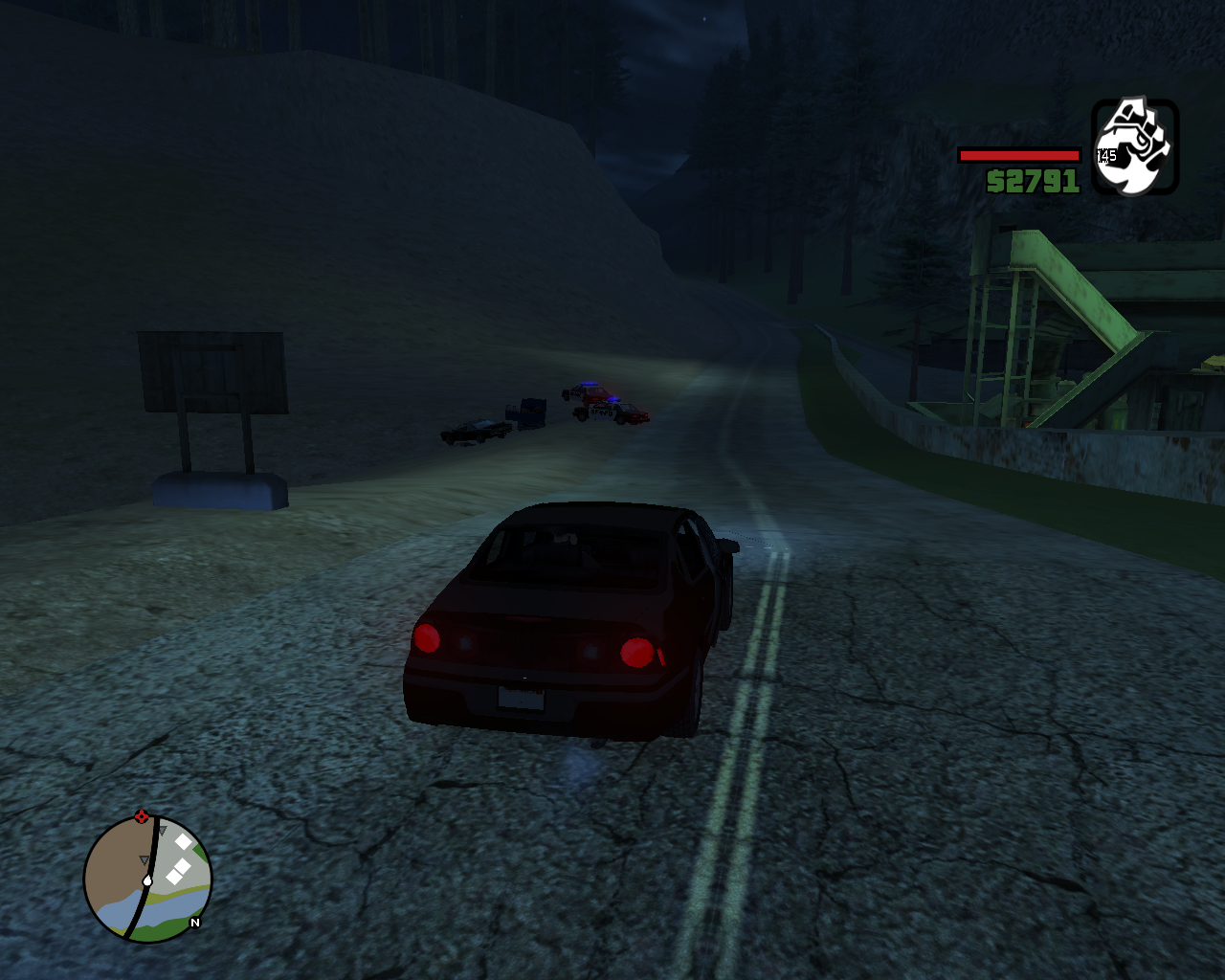Open the circular radar minimap
This screenshot has width=1225, height=980.
(147, 879)
